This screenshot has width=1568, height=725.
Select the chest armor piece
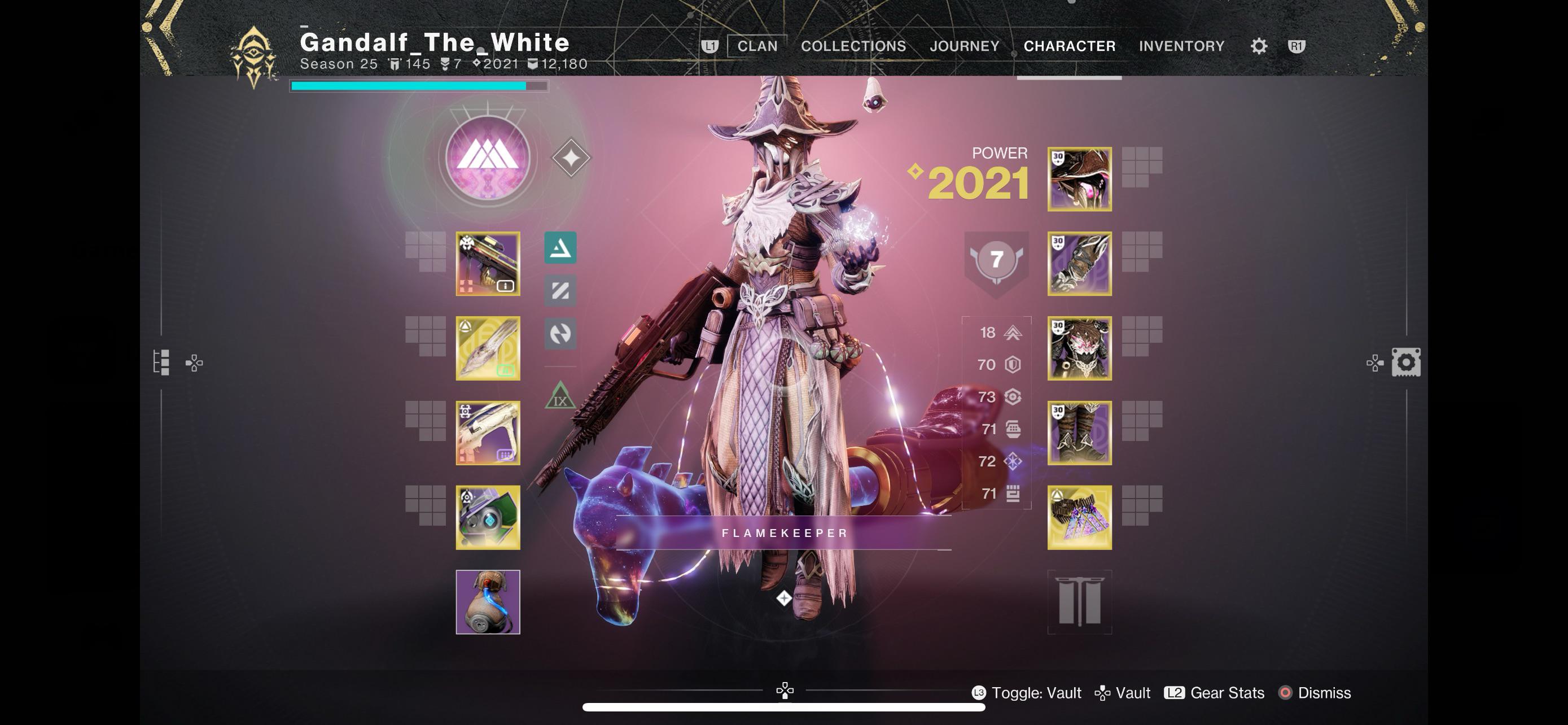click(1079, 349)
